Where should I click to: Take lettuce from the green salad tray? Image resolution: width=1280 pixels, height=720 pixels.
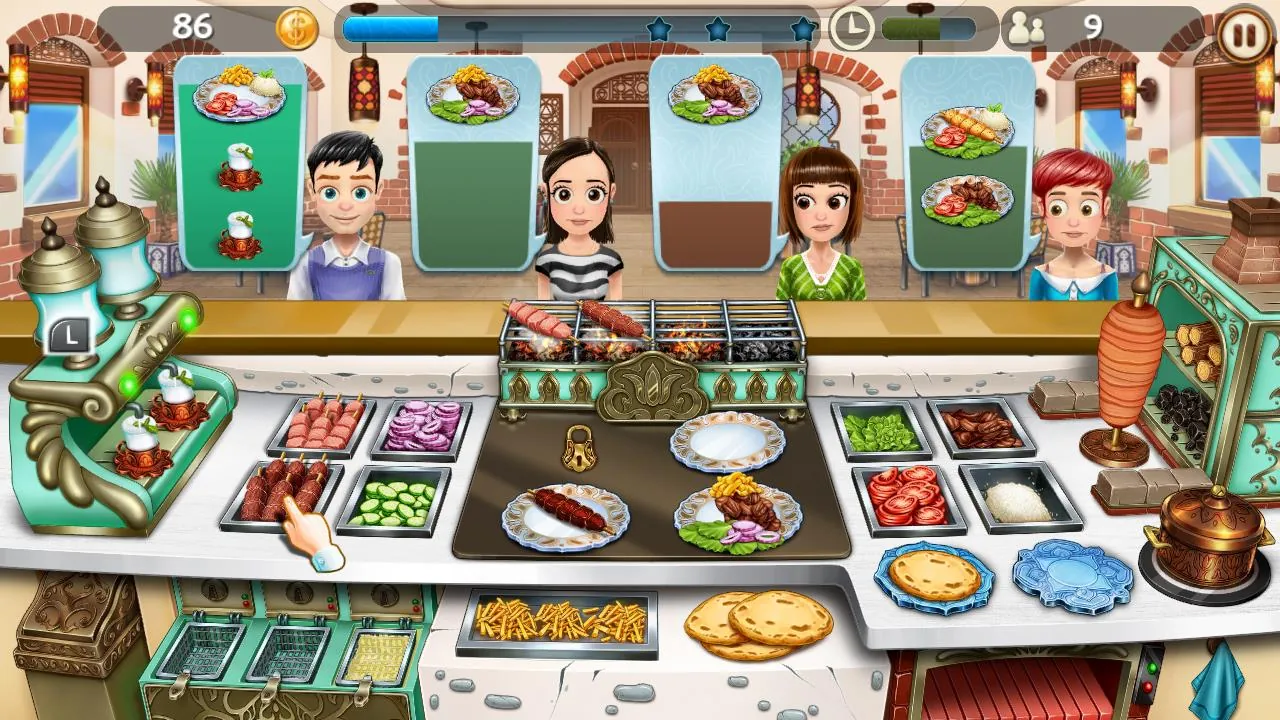(x=879, y=428)
